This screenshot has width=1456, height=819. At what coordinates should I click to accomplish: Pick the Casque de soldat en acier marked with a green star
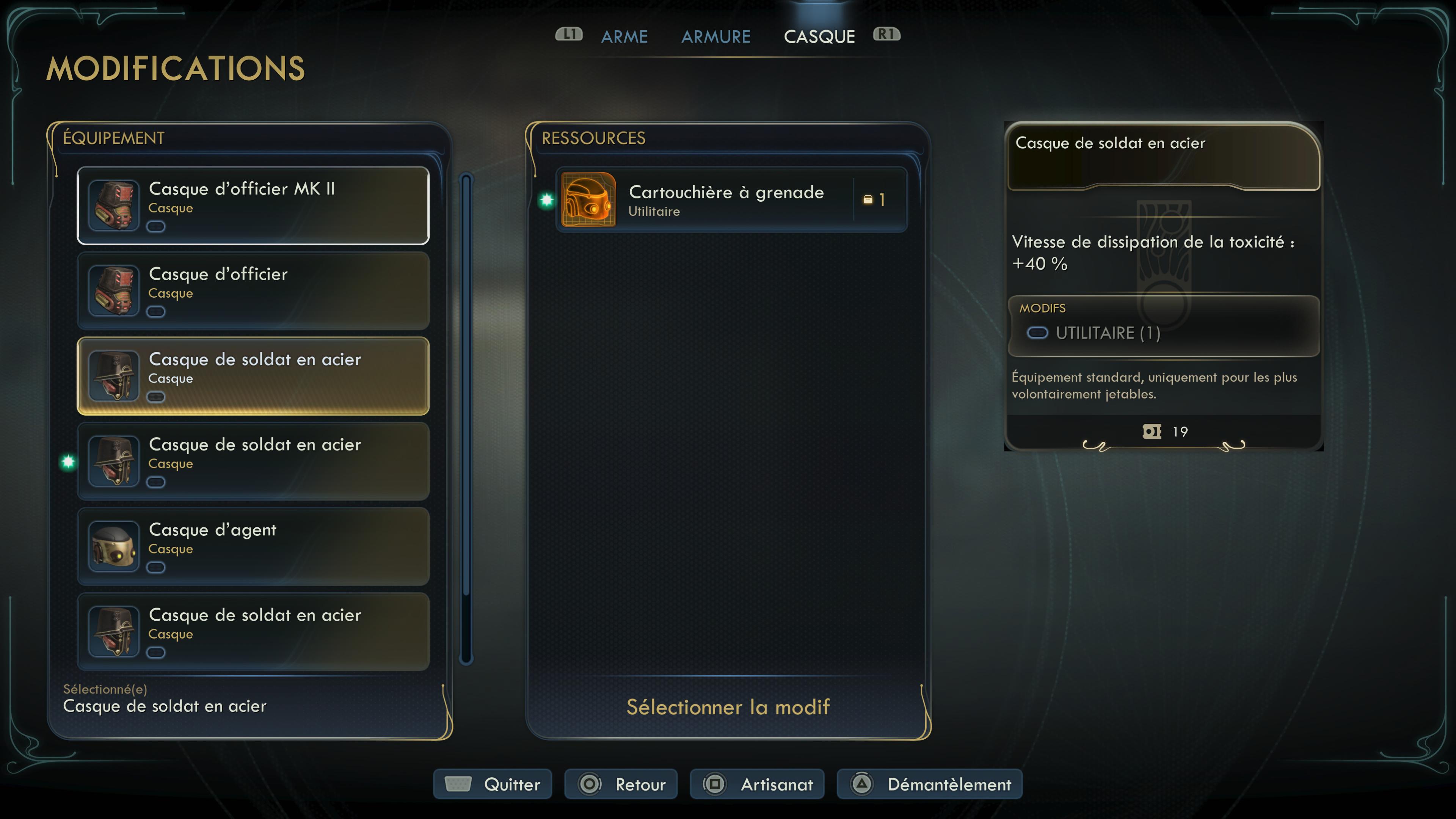point(253,461)
